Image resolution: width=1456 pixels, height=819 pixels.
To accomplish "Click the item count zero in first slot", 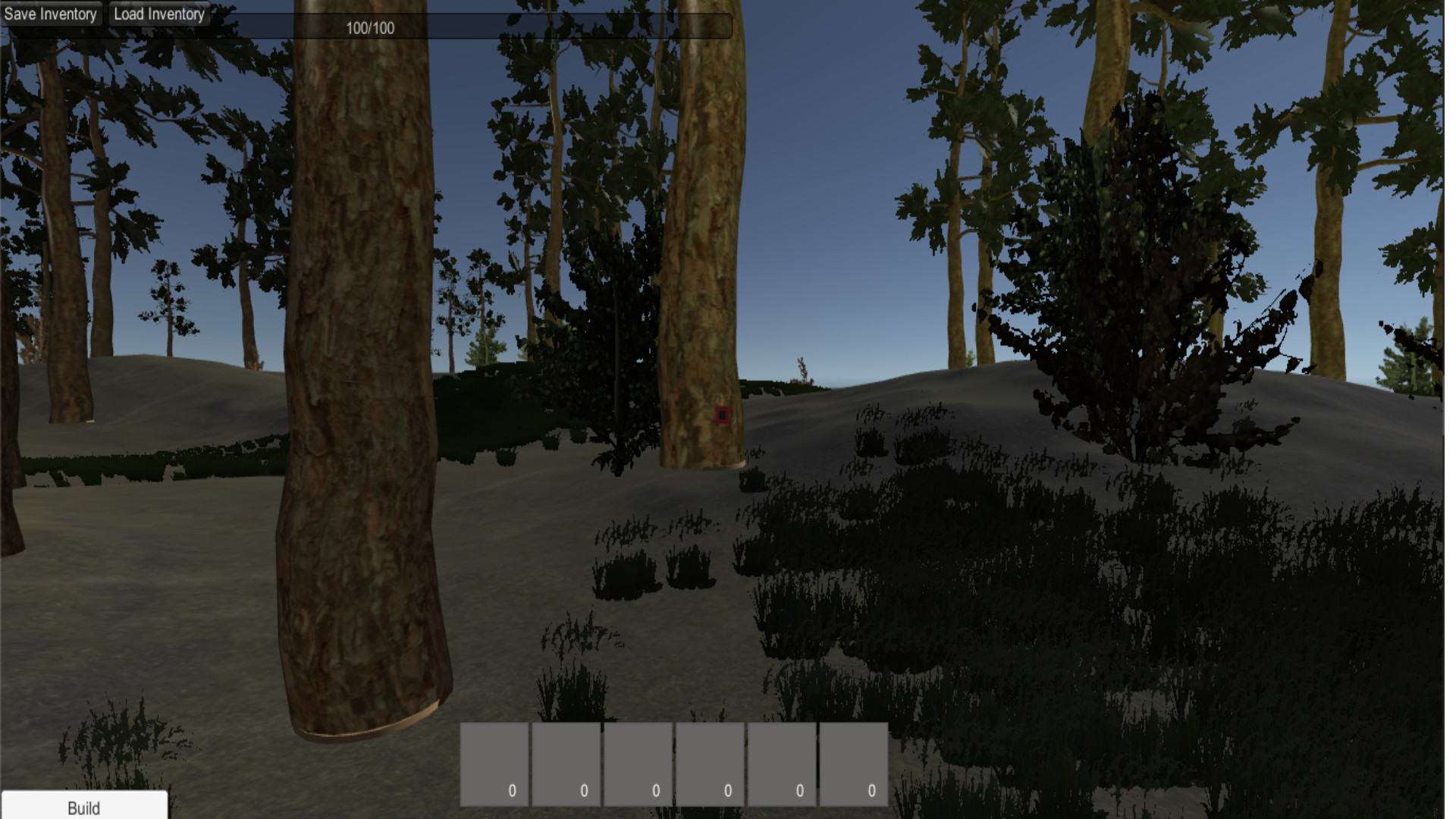I will tap(511, 789).
